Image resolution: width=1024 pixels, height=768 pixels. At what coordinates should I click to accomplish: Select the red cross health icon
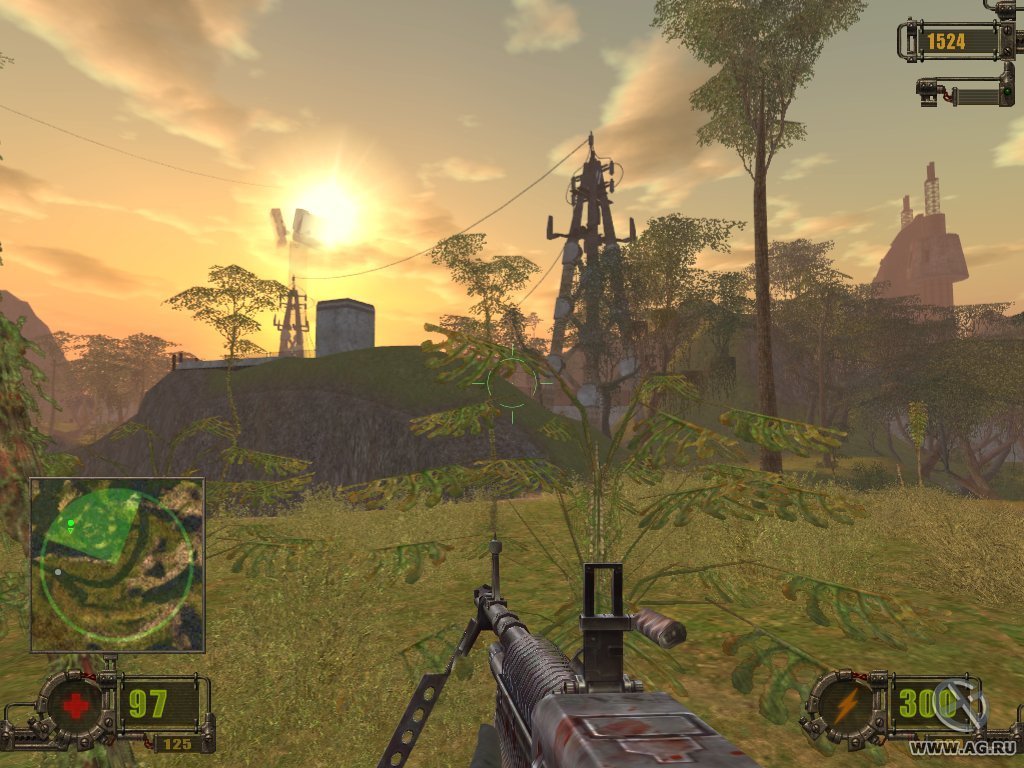point(75,704)
